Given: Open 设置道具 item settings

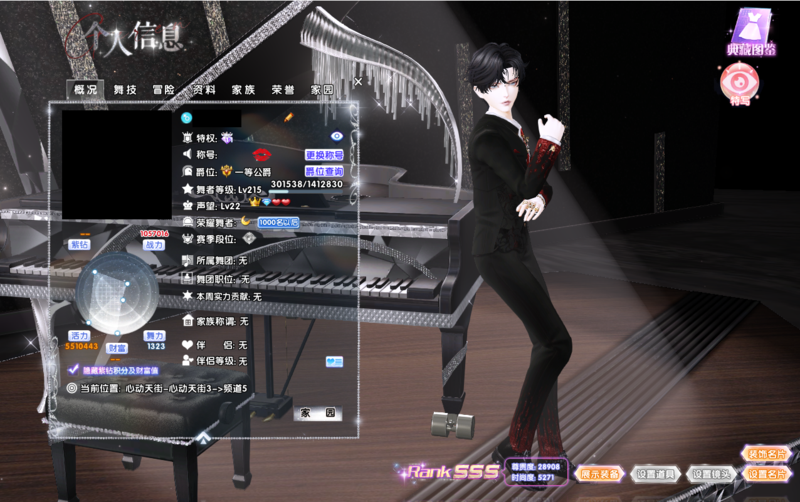Looking at the screenshot, I should [x=657, y=473].
